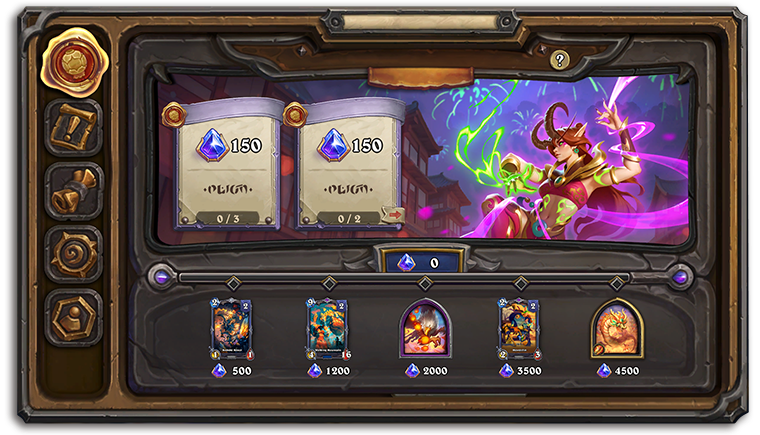Click the red arrow on the quest card

[x=393, y=214]
